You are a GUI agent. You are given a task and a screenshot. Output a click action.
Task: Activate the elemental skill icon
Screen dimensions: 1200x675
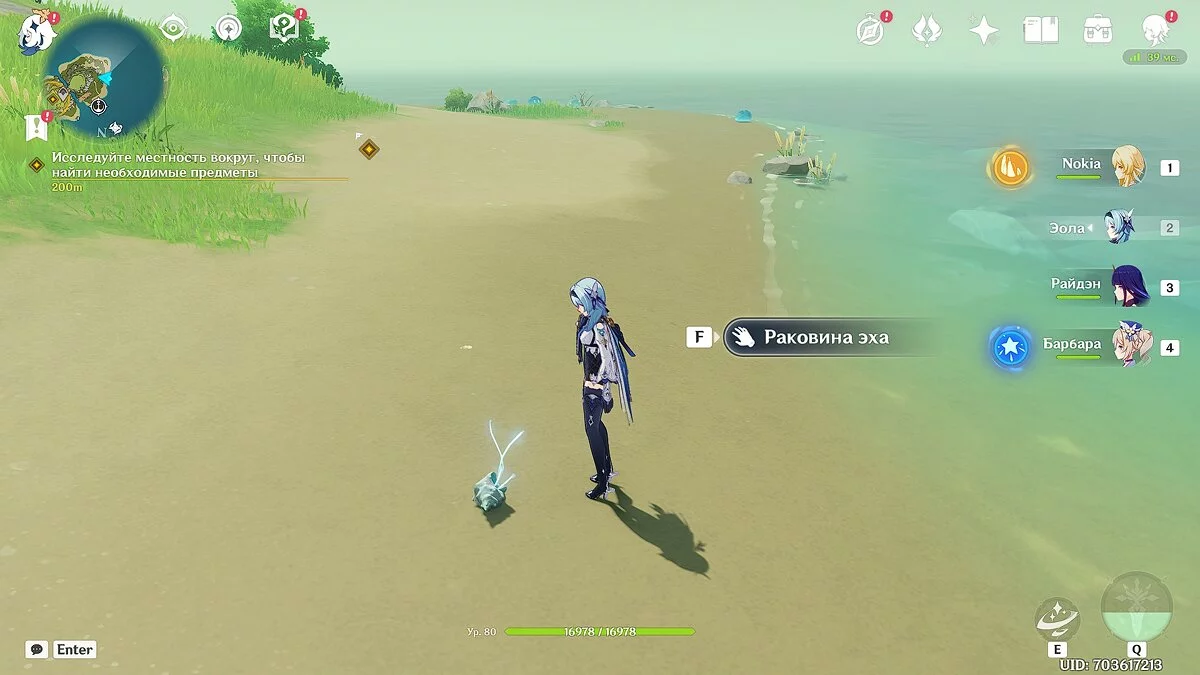[x=1057, y=618]
